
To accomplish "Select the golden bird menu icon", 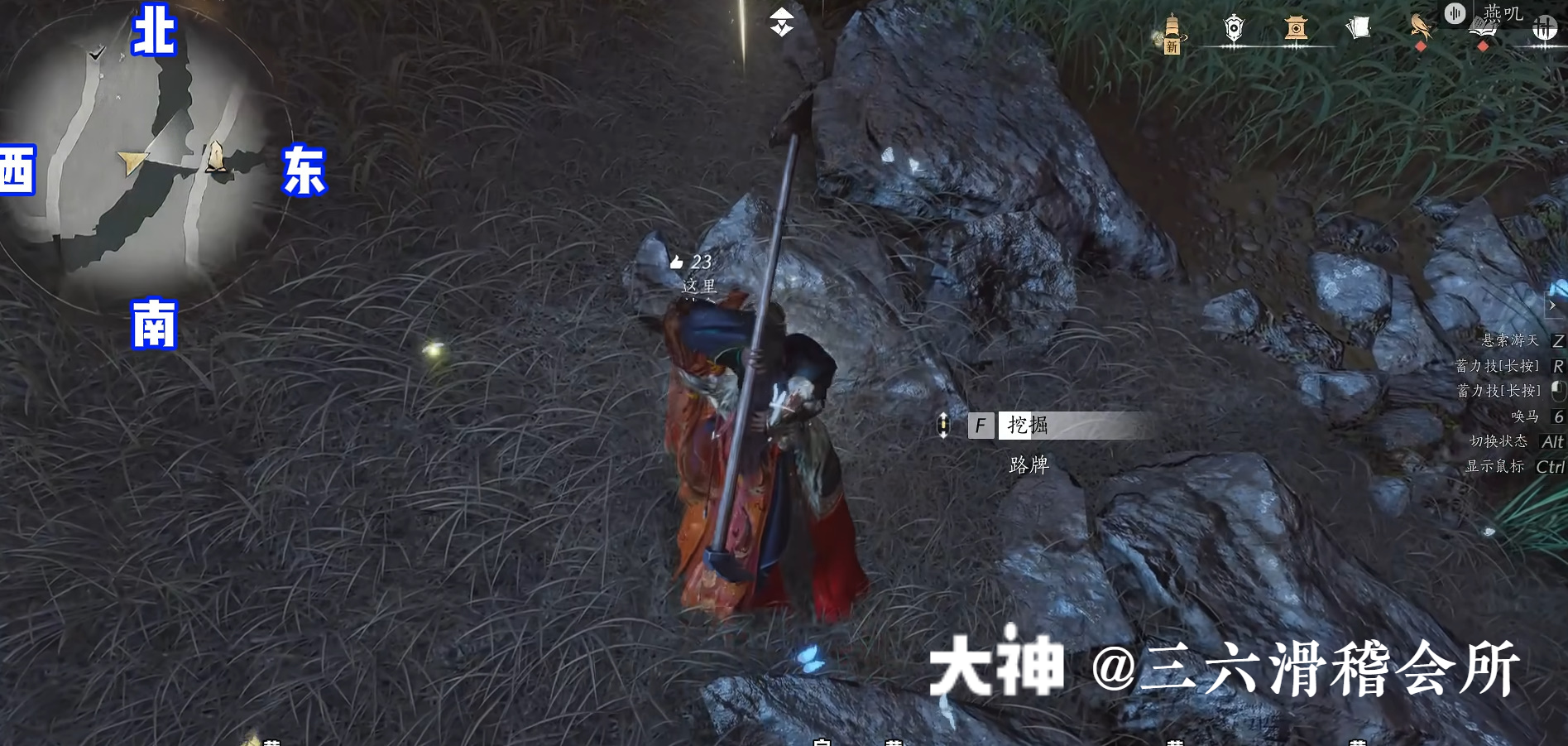I will coord(1420,26).
